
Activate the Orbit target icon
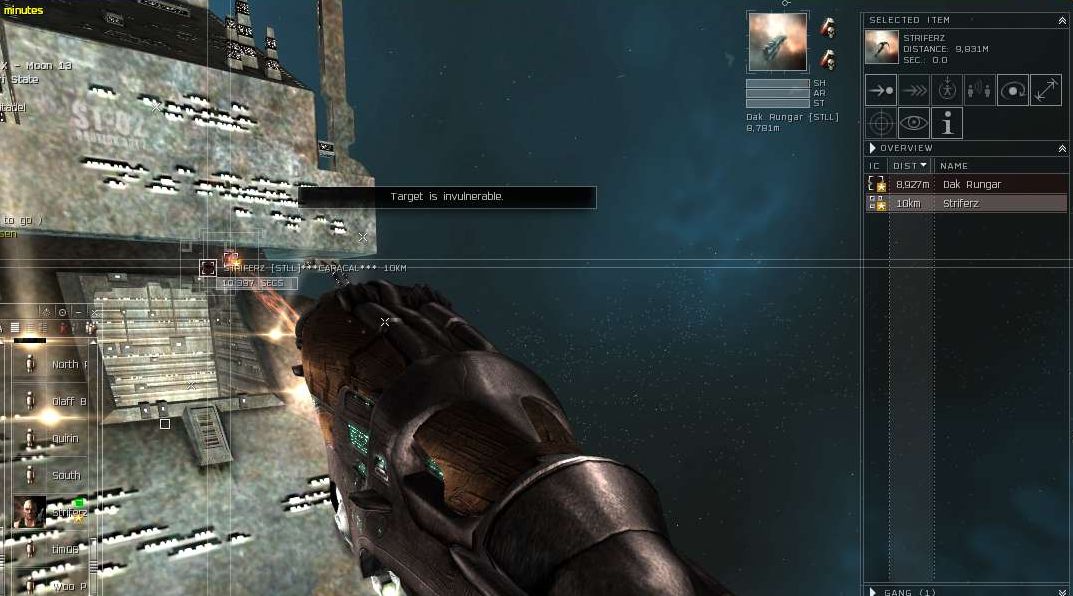[x=1013, y=90]
